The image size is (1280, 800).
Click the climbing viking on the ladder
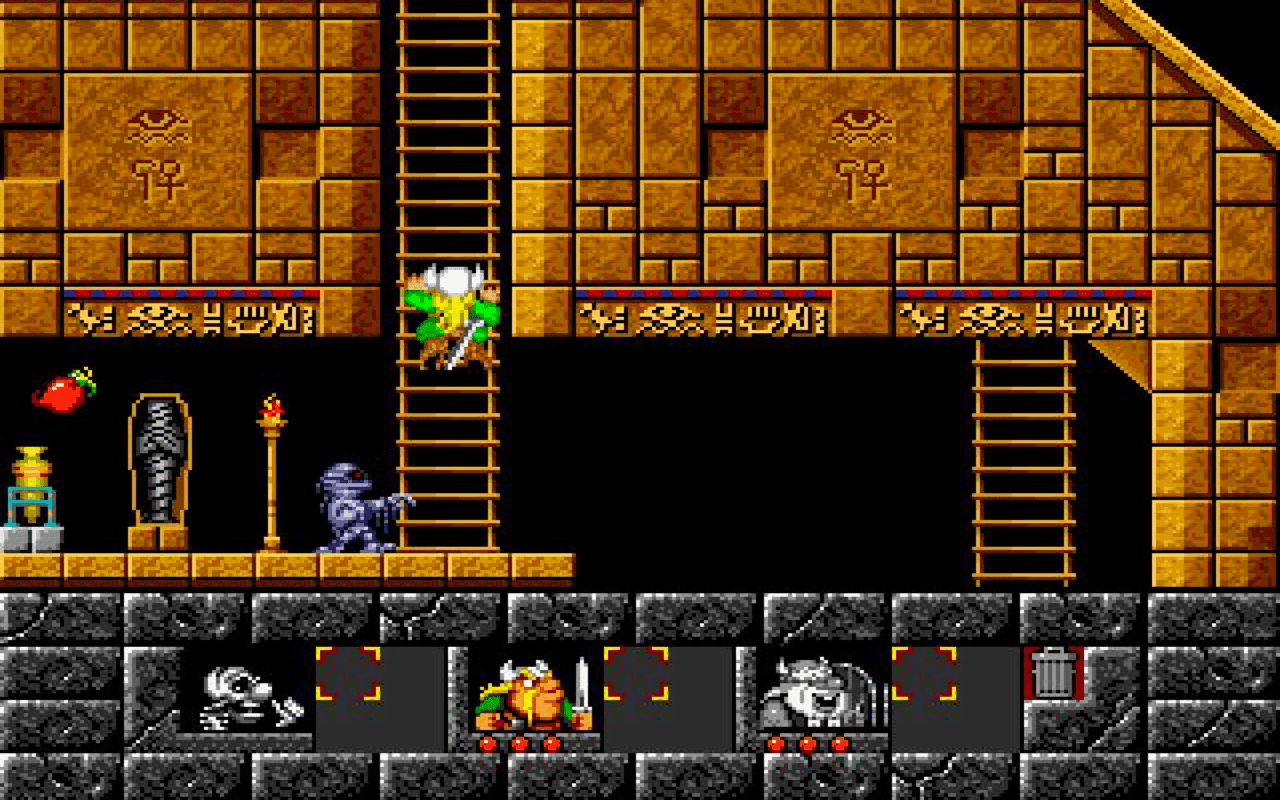(450, 315)
